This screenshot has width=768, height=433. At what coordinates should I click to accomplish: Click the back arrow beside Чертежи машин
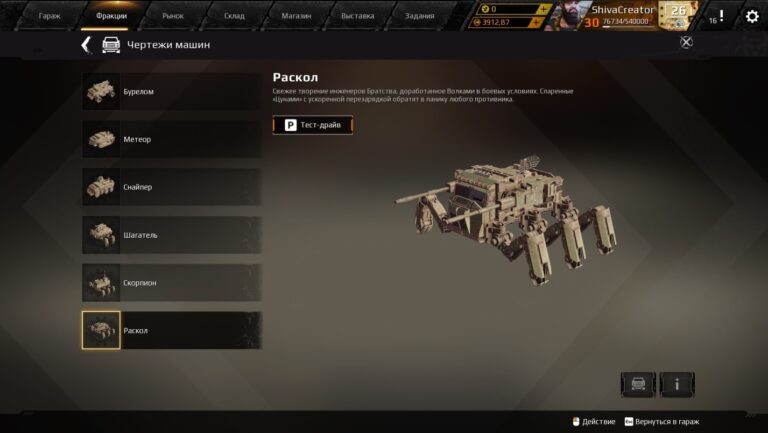pyautogui.click(x=86, y=45)
